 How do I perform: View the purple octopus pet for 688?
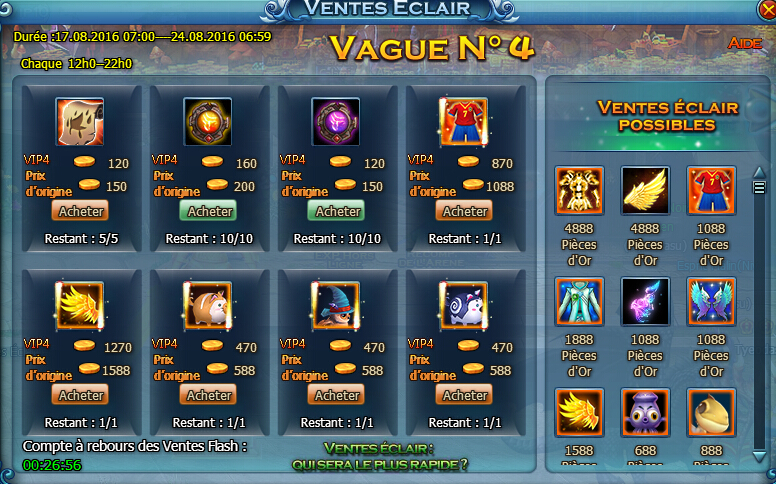click(x=645, y=412)
